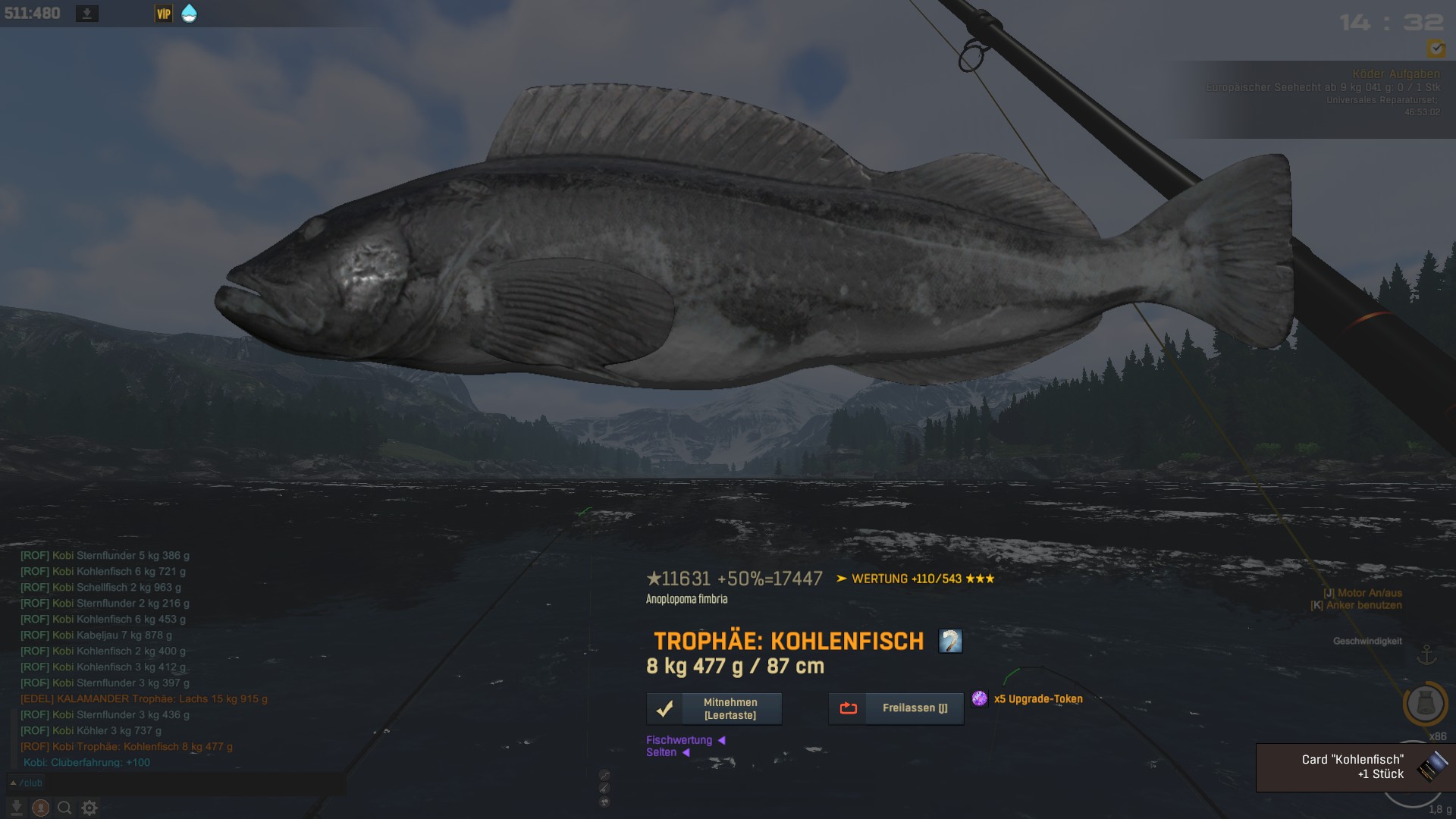Expand the Selten rarity entry
Screen dimensions: 1456x819
[667, 752]
